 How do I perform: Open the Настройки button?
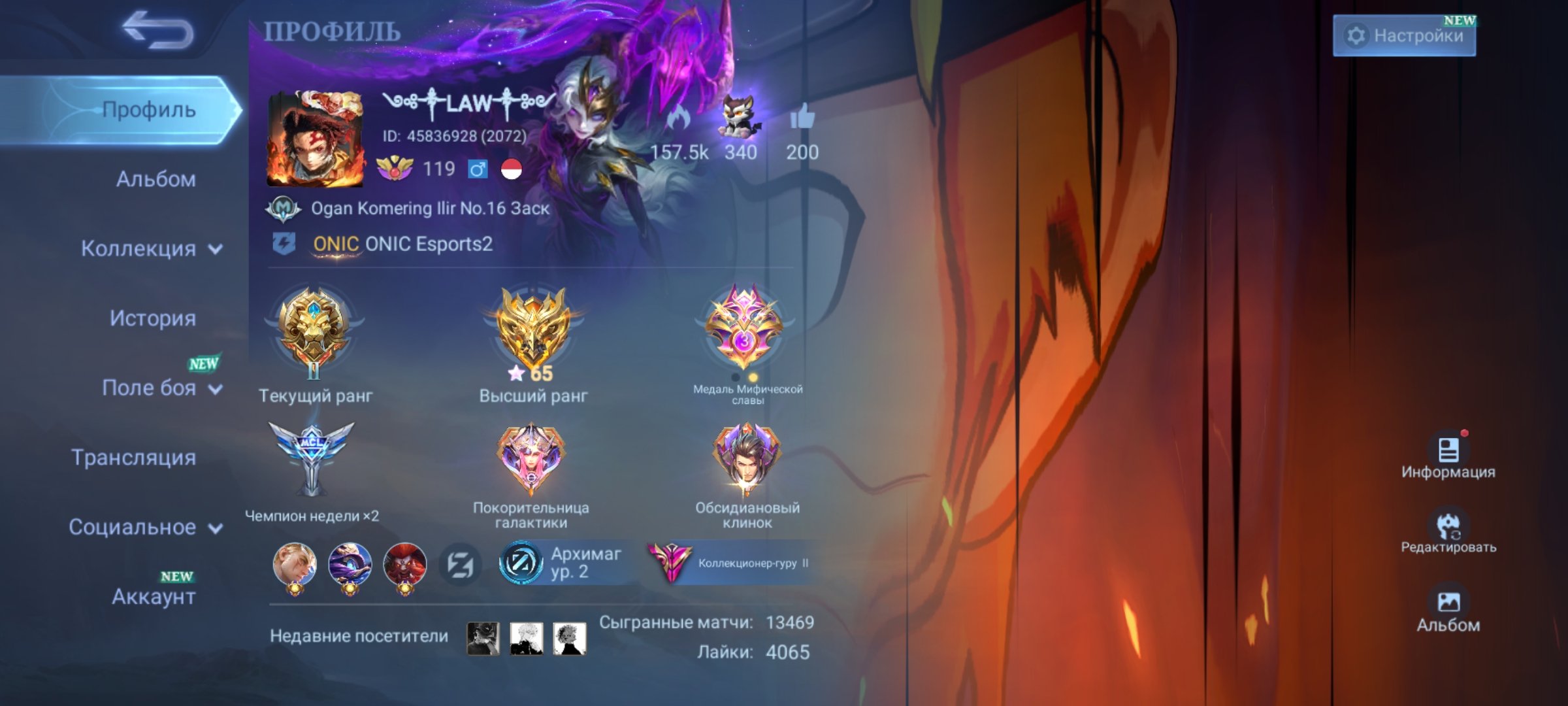1405,36
